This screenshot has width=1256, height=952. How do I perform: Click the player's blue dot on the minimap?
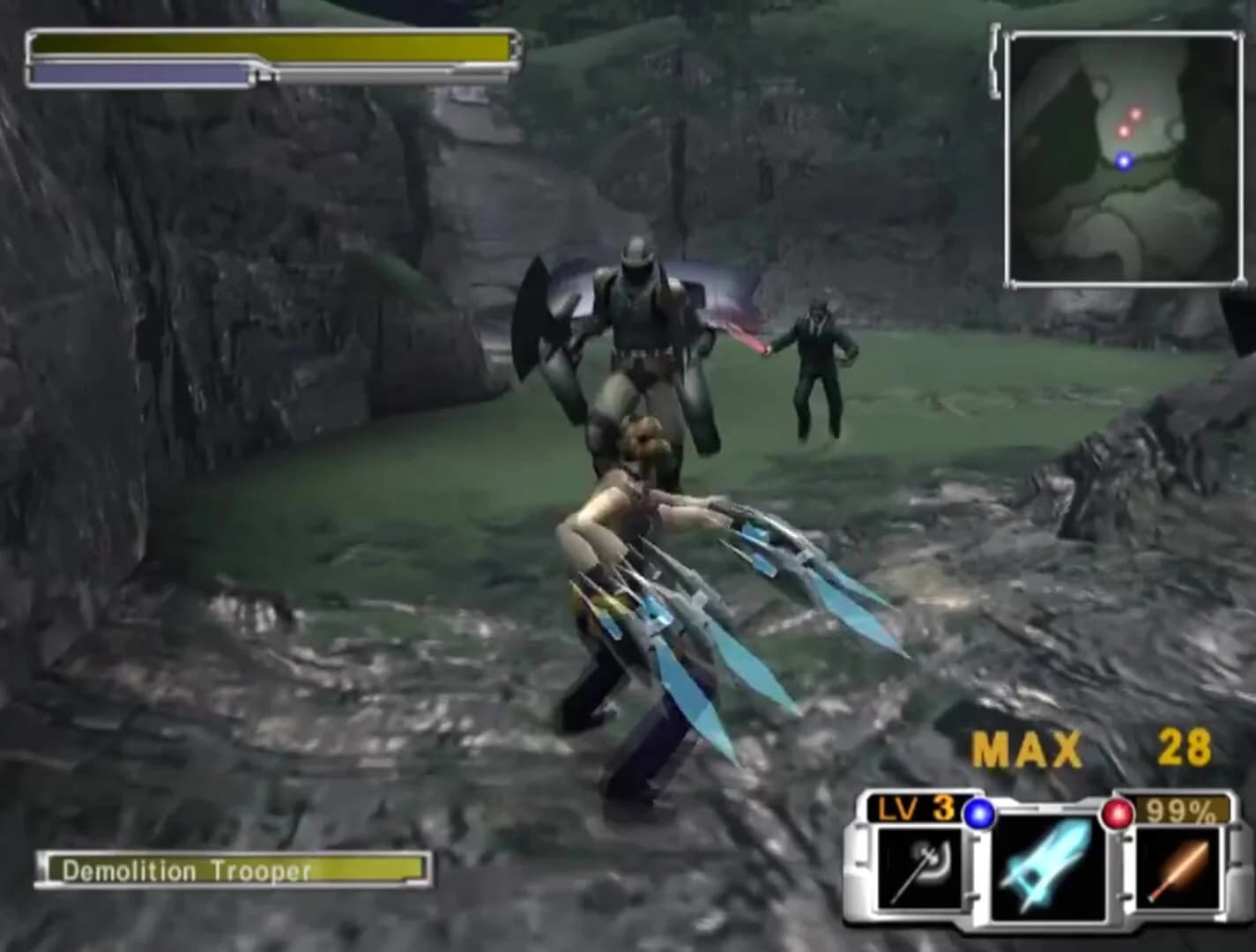(x=1123, y=161)
